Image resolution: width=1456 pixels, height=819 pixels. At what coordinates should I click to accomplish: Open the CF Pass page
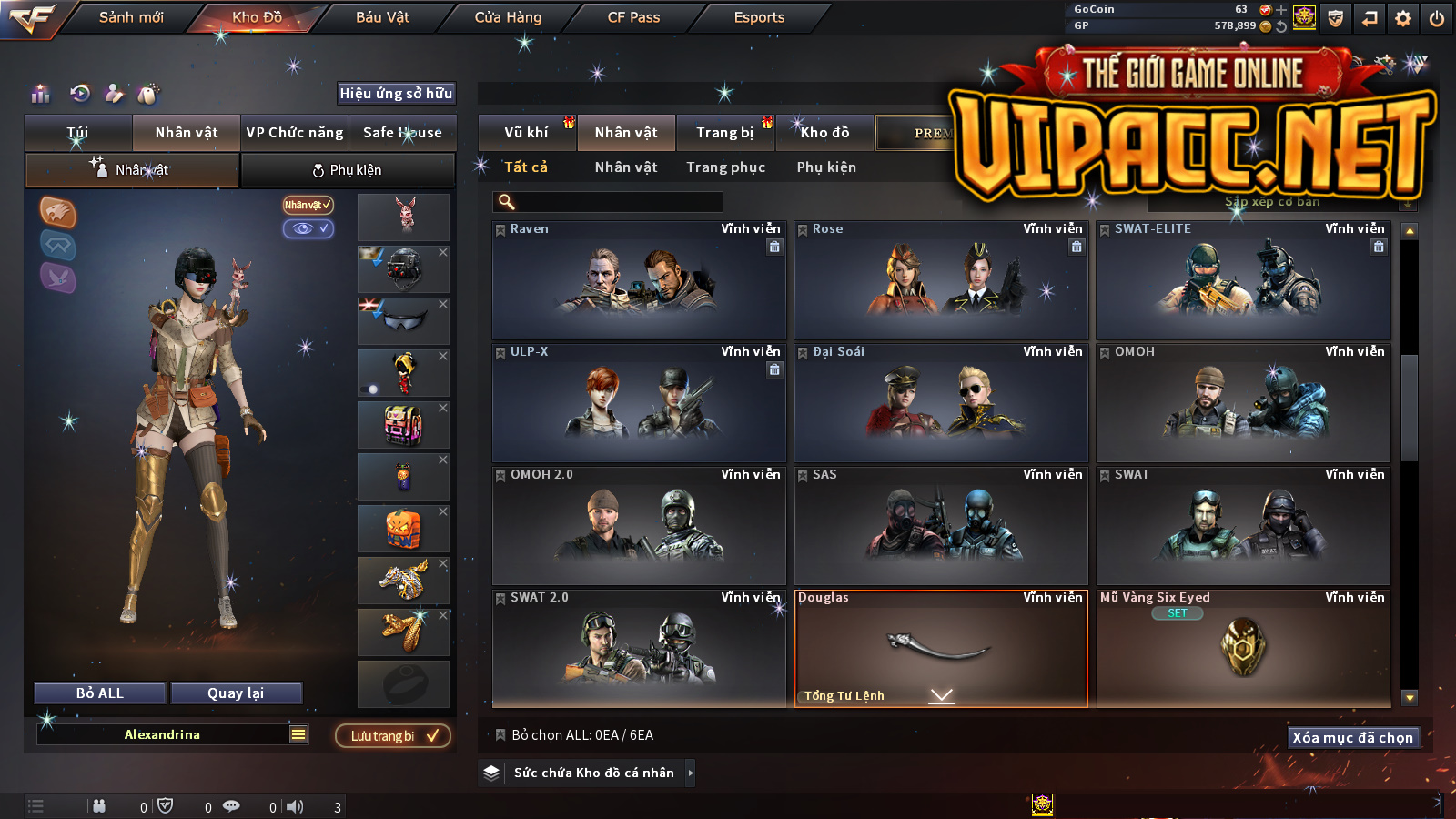[x=633, y=17]
